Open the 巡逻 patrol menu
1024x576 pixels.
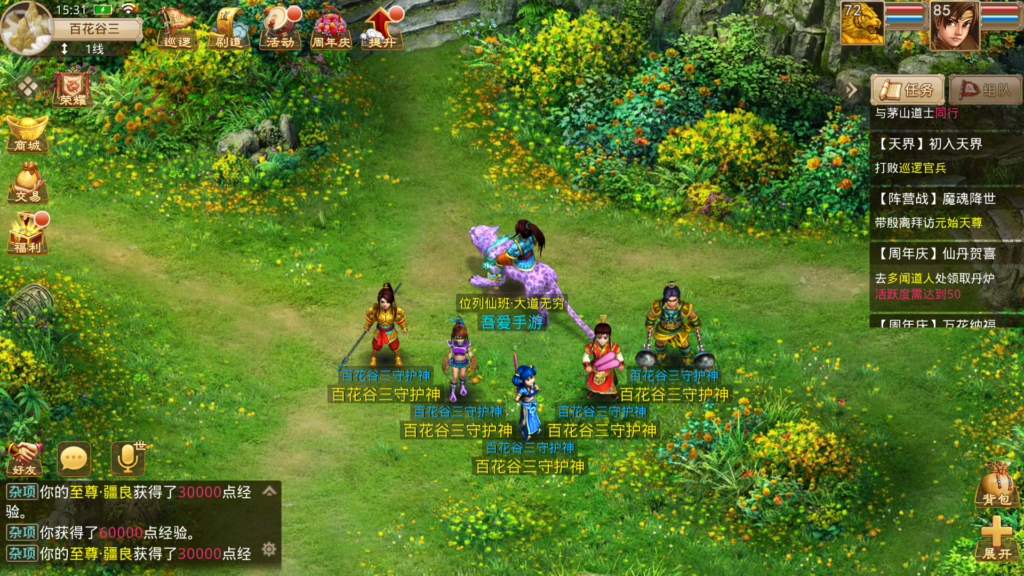[176, 27]
